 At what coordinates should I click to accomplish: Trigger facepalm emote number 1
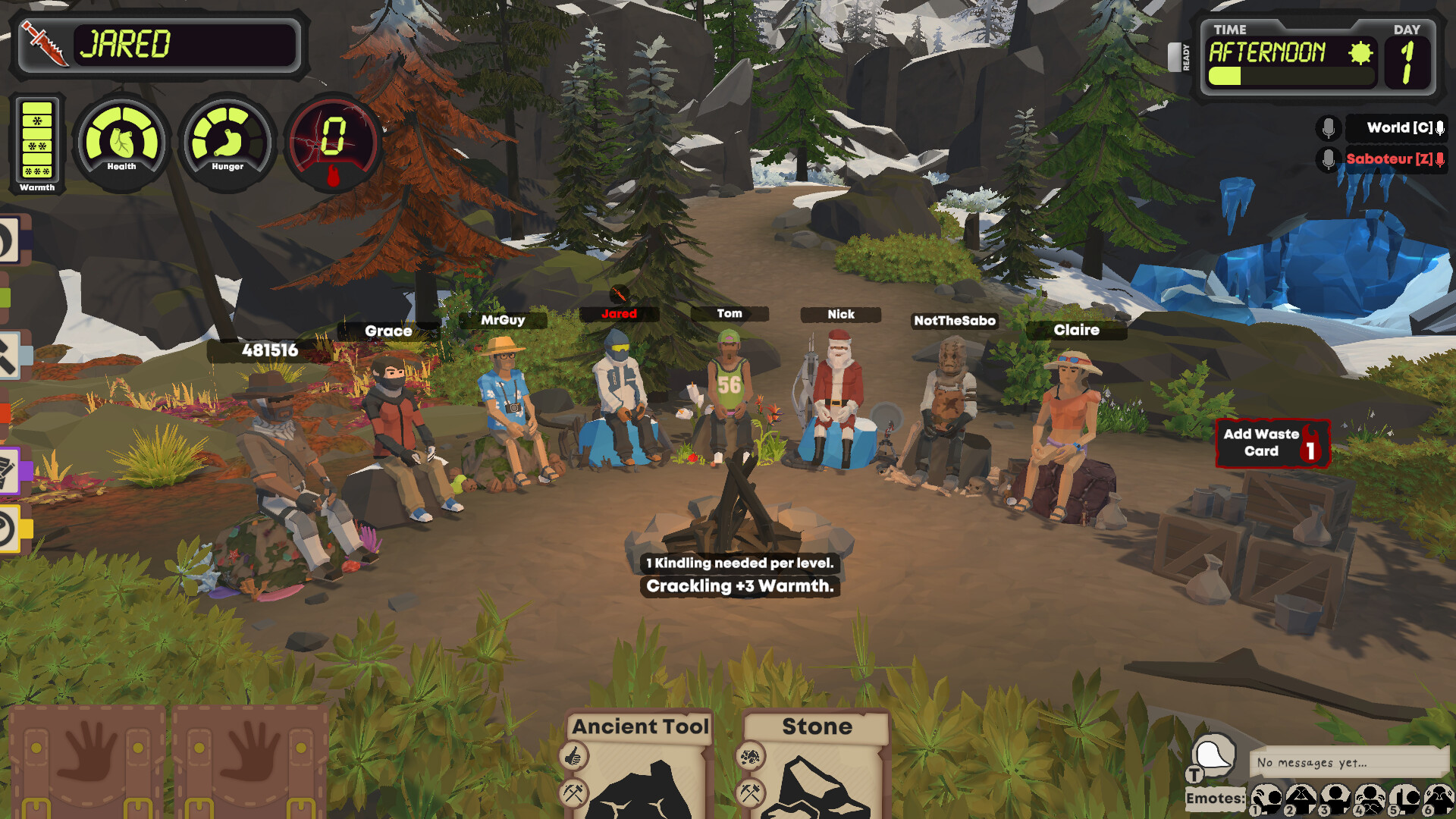[x=1267, y=800]
